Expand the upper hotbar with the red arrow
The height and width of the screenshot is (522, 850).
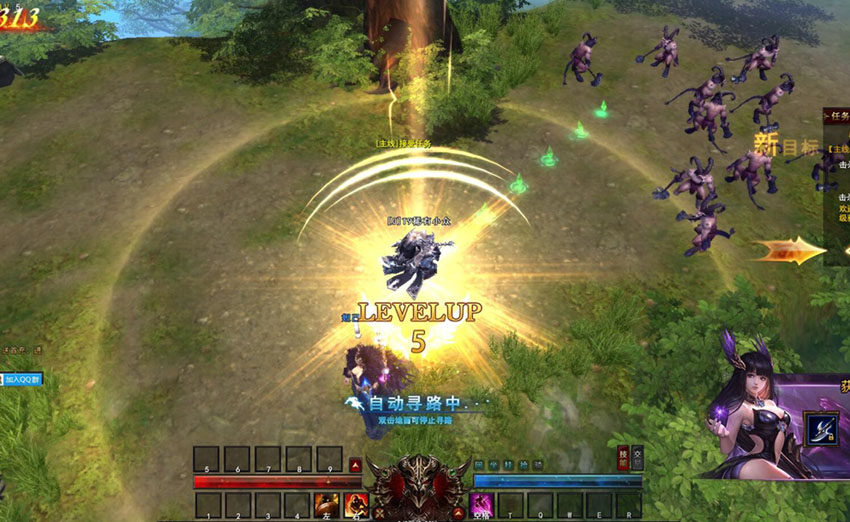[356, 464]
